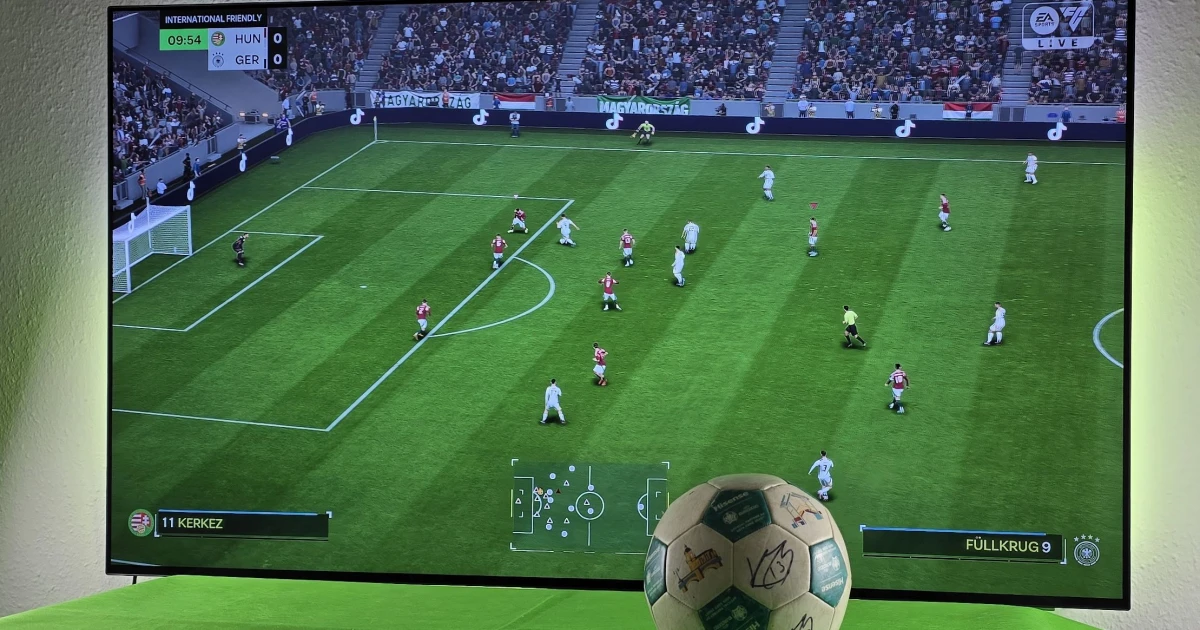Select the Füllkrug player name panel

coord(962,545)
